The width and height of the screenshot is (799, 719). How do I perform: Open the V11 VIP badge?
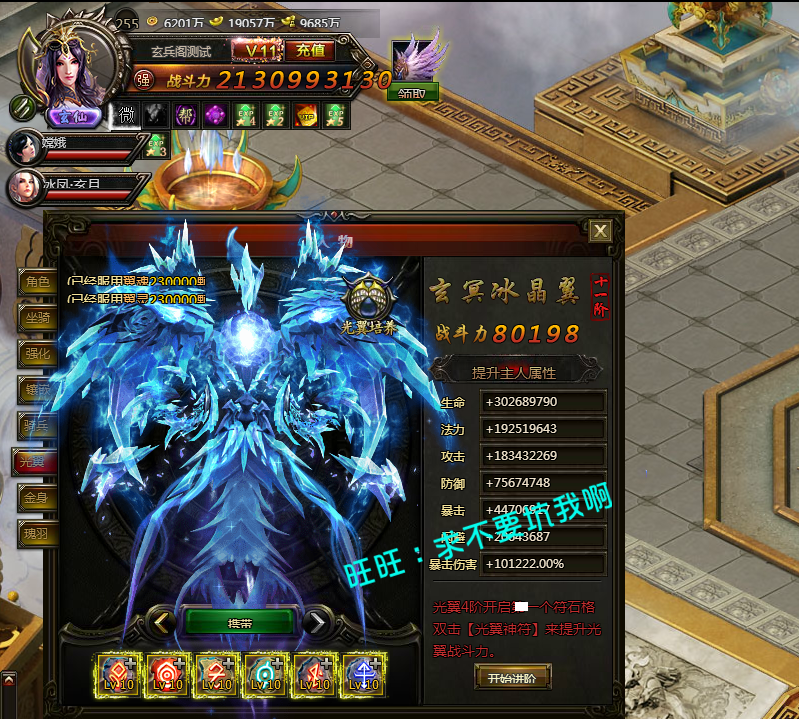click(x=255, y=50)
